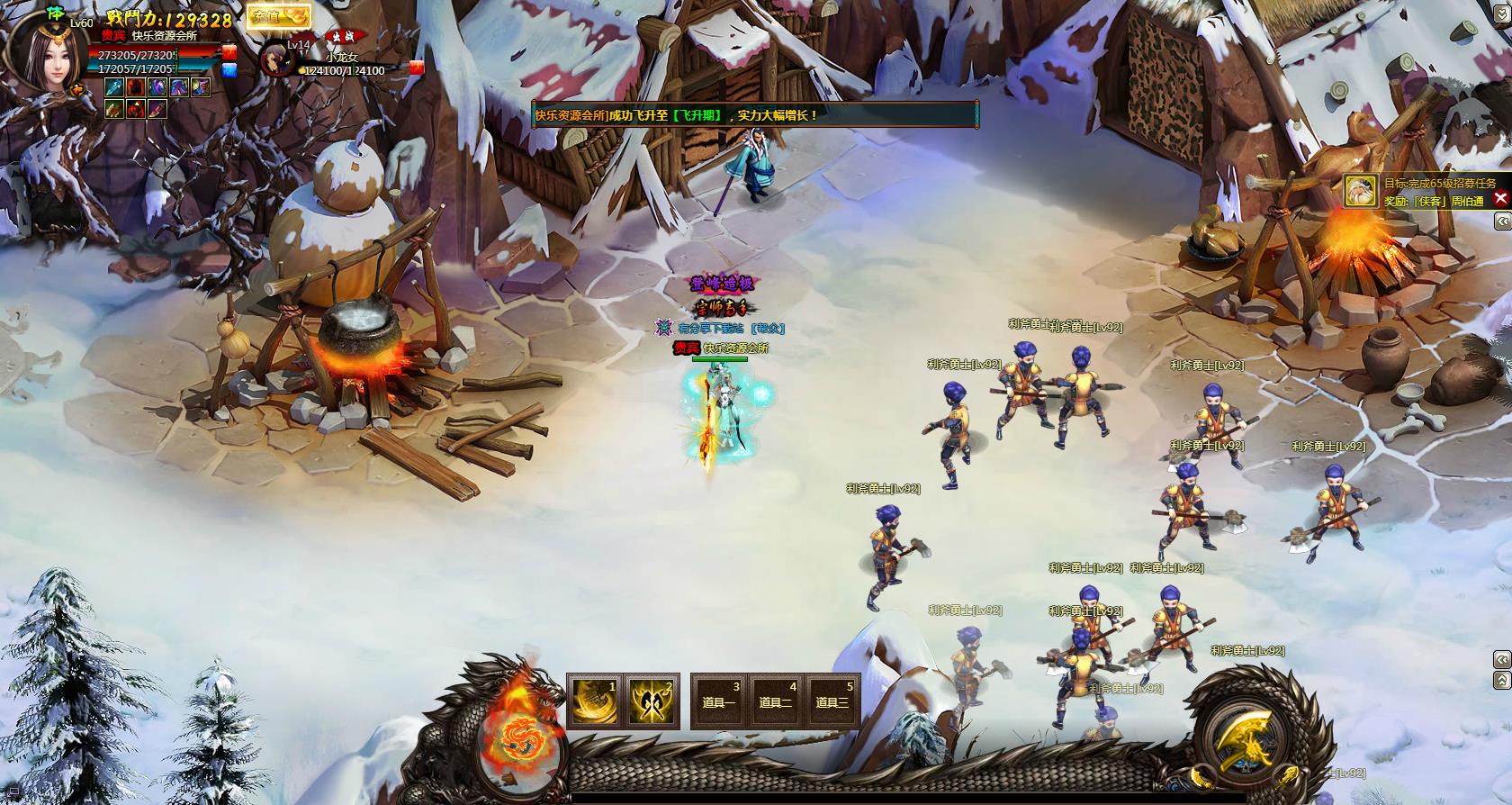The width and height of the screenshot is (1512, 805).
Task: Open the player character portrait
Action: pyautogui.click(x=52, y=52)
